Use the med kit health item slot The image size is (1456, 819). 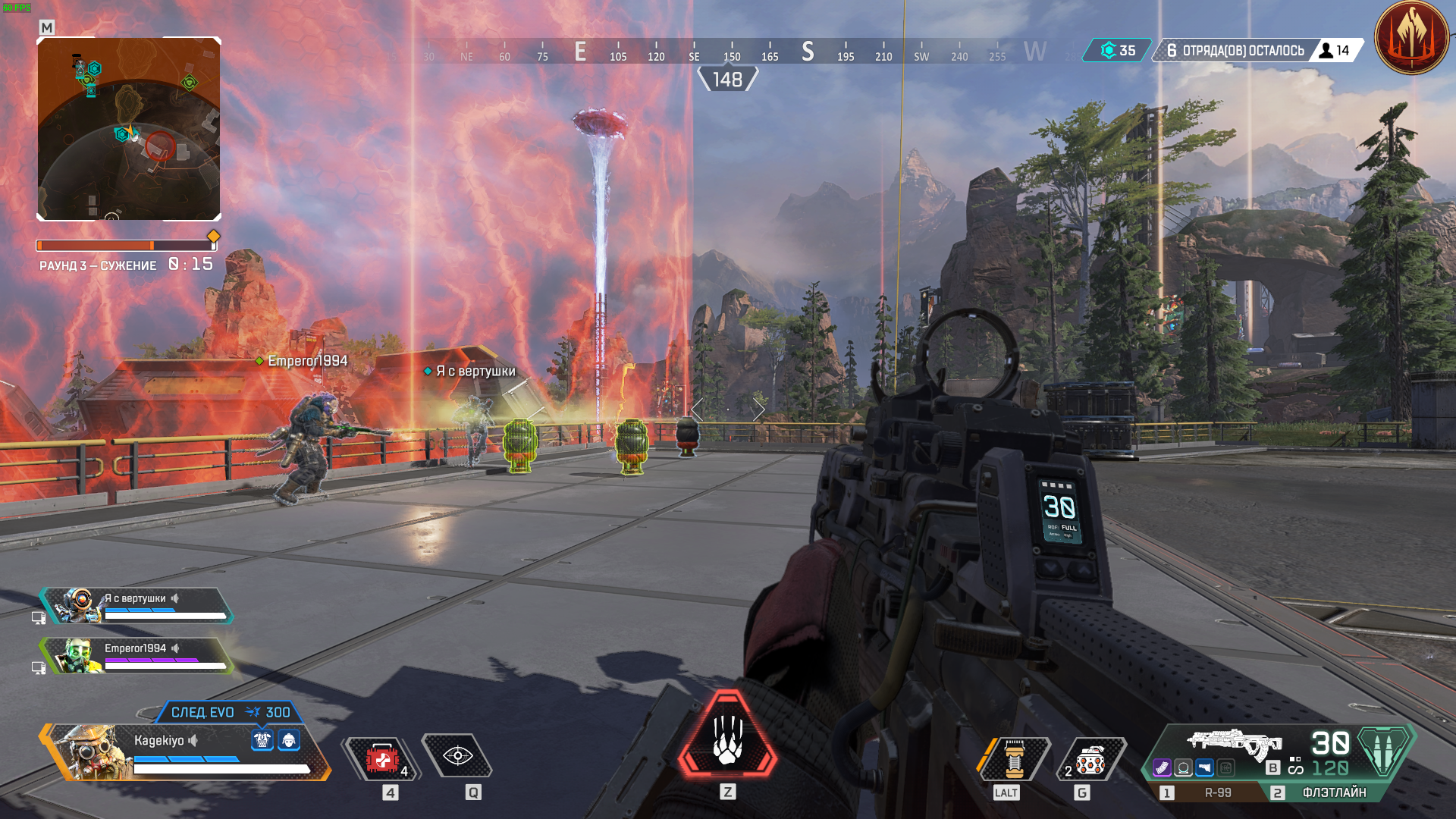coord(383,758)
